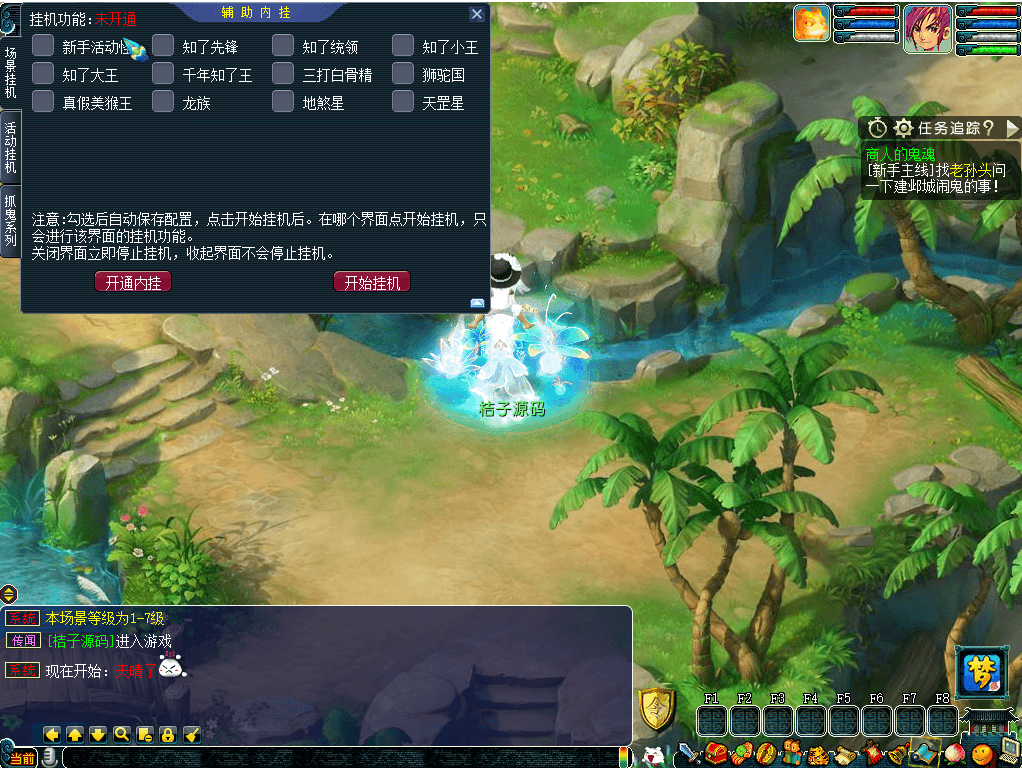Image resolution: width=1022 pixels, height=768 pixels.
Task: Lock the chat with the padlock button
Action: (167, 734)
